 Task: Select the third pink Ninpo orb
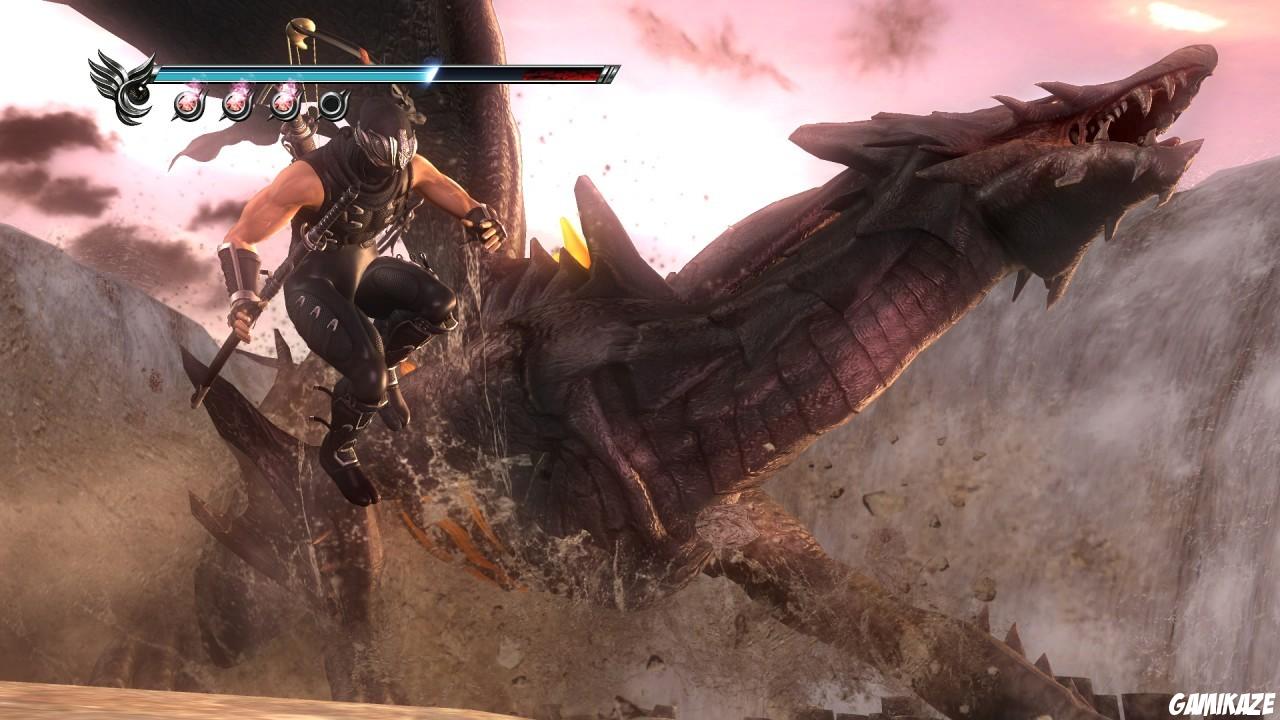(x=286, y=103)
